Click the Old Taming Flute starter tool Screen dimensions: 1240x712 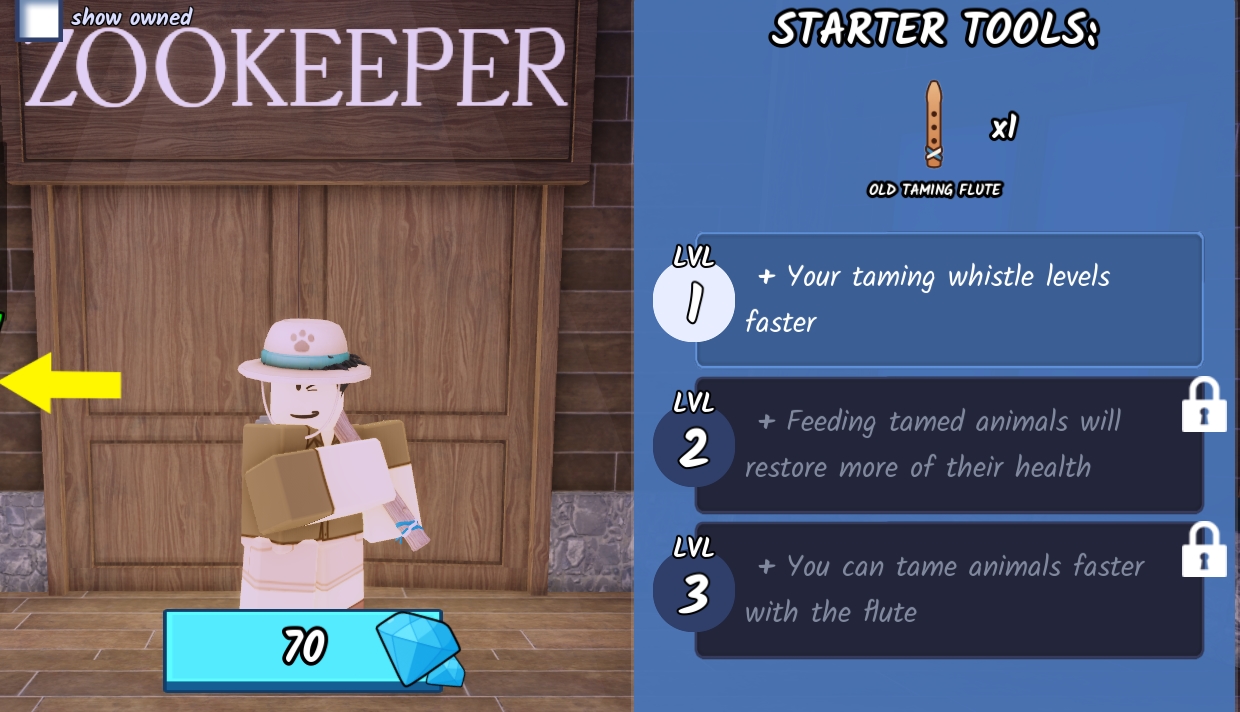click(x=934, y=125)
